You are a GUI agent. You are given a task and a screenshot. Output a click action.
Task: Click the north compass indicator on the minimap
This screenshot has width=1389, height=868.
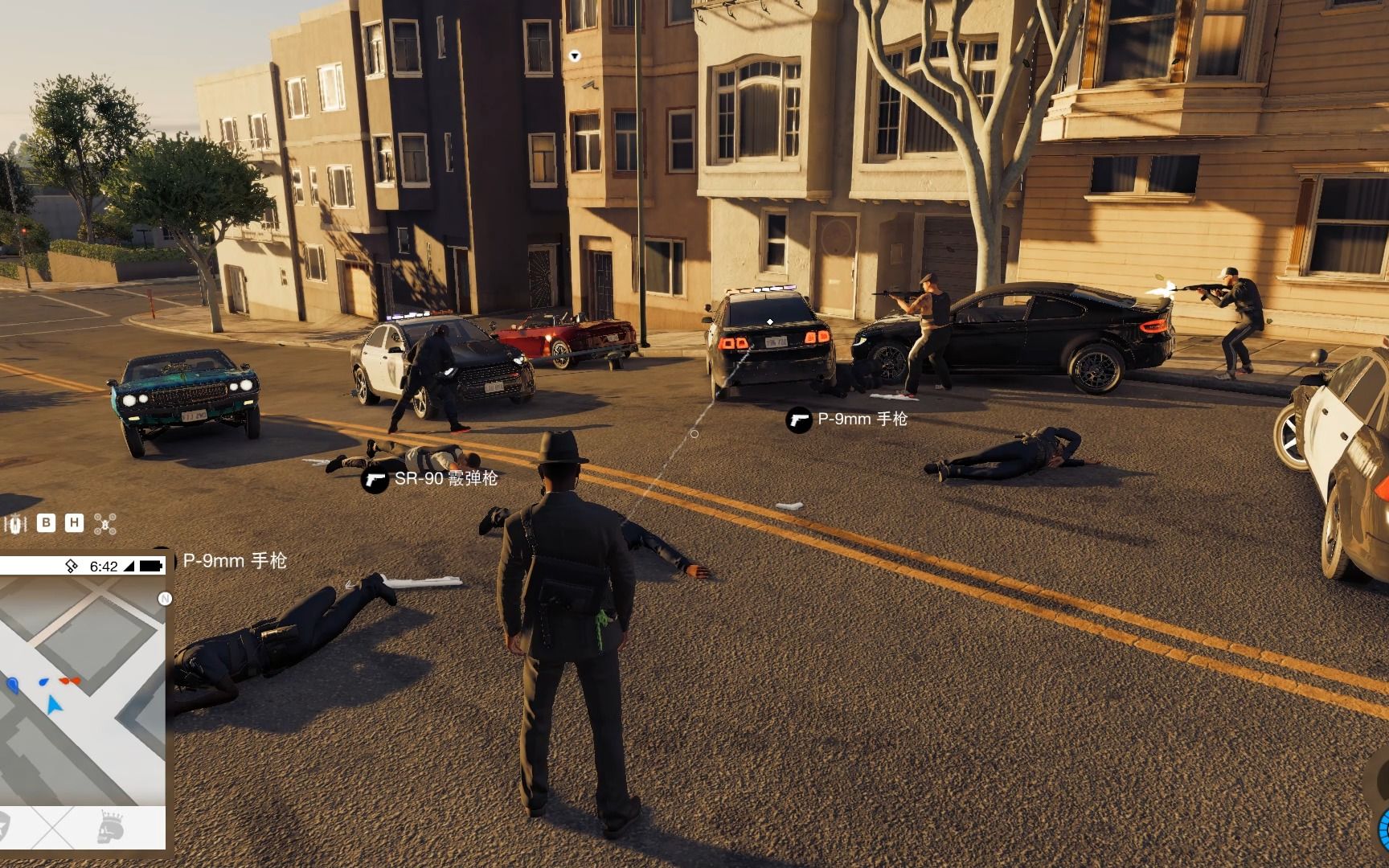(165, 599)
